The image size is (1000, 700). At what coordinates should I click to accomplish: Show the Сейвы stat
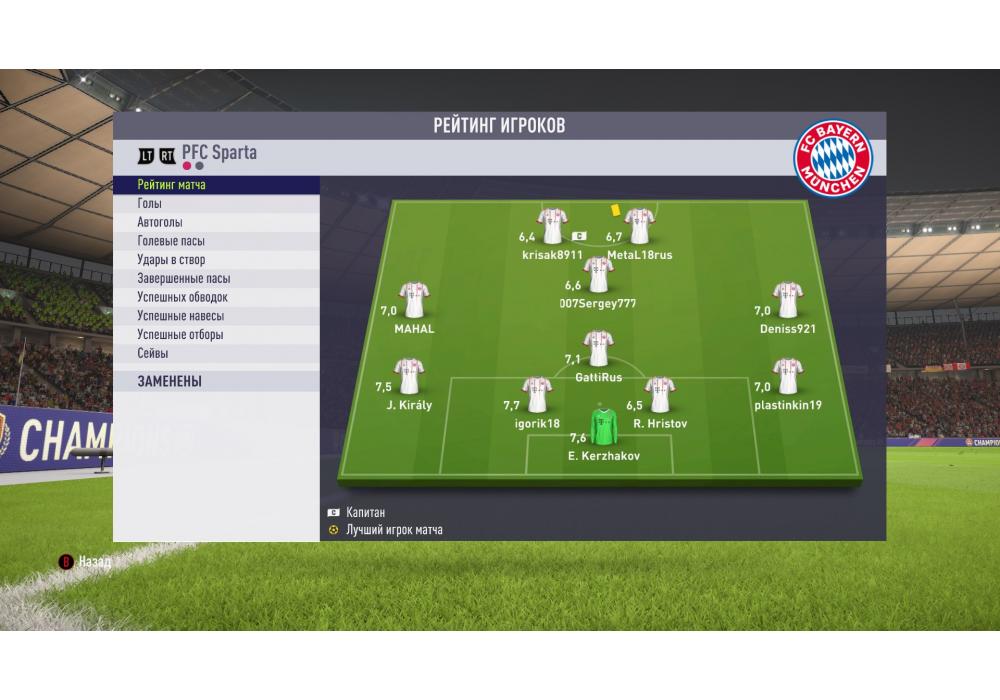point(216,354)
